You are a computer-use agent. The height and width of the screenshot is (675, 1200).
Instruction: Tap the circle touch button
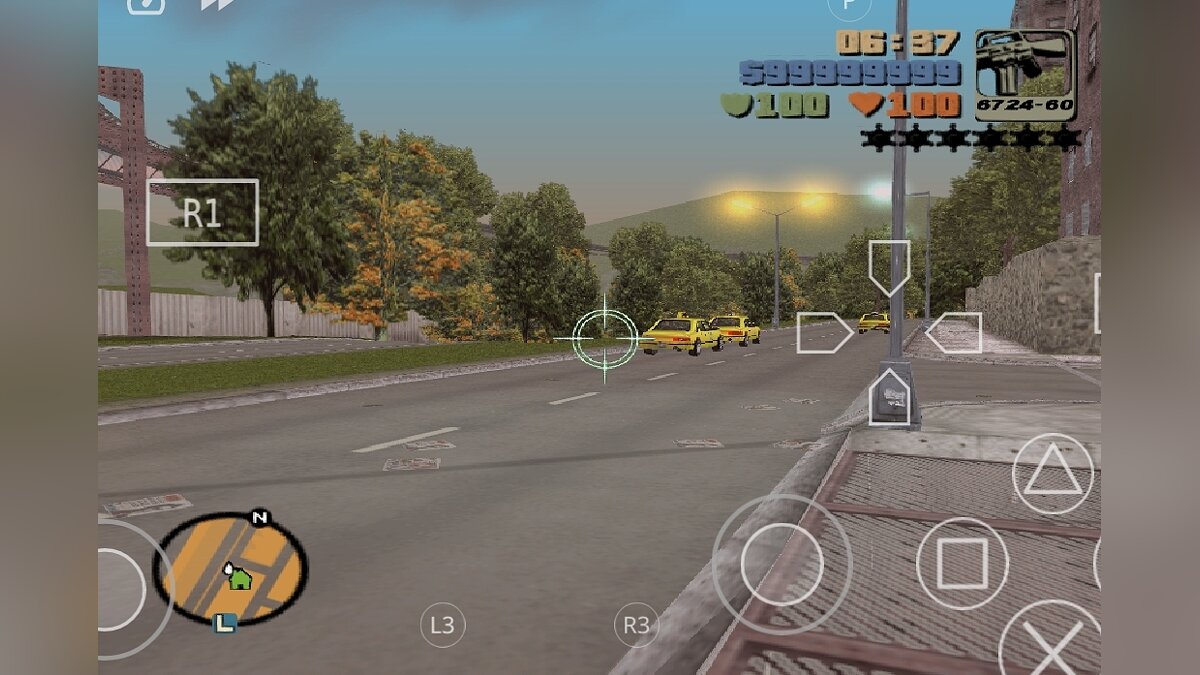(x=782, y=564)
